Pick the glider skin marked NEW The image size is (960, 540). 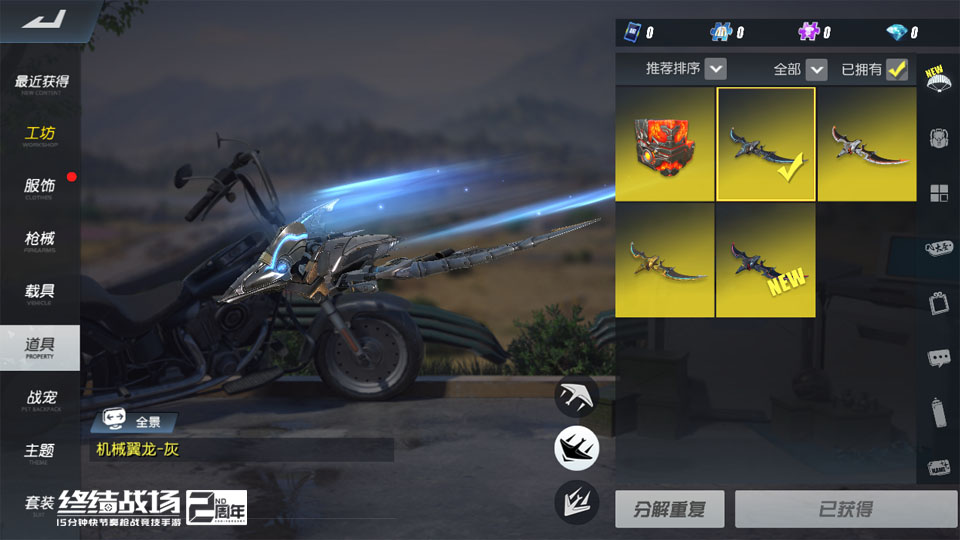click(765, 261)
